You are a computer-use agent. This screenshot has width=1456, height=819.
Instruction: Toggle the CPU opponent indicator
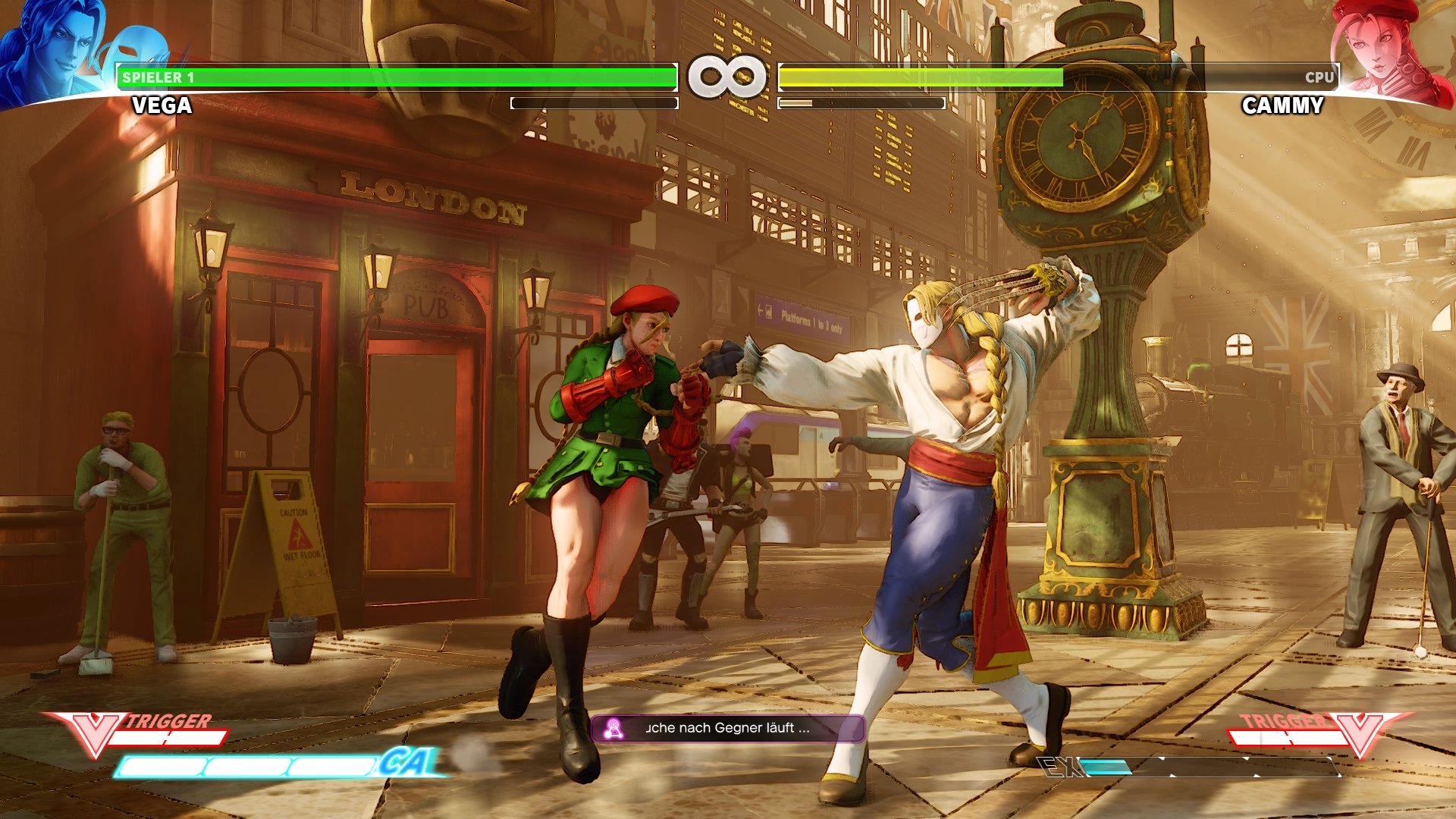coord(1319,76)
